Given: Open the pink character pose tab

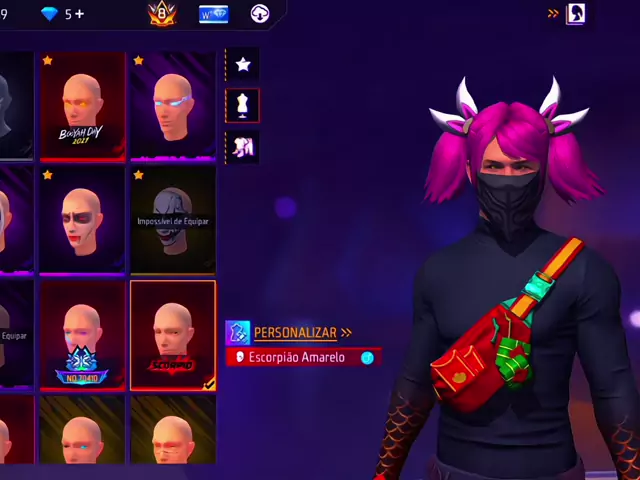Looking at the screenshot, I should [x=243, y=147].
